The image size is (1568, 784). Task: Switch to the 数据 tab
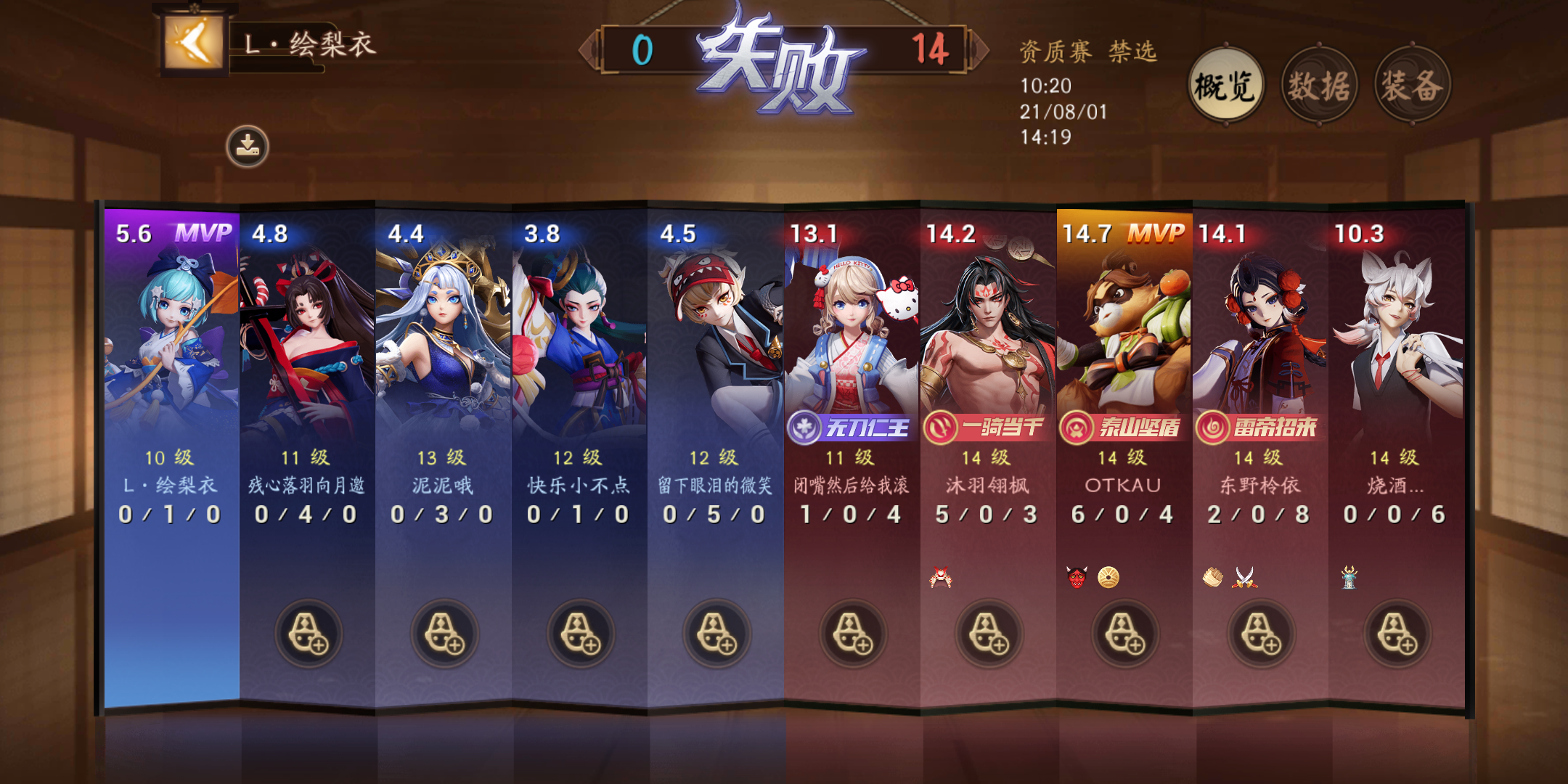point(1321,84)
